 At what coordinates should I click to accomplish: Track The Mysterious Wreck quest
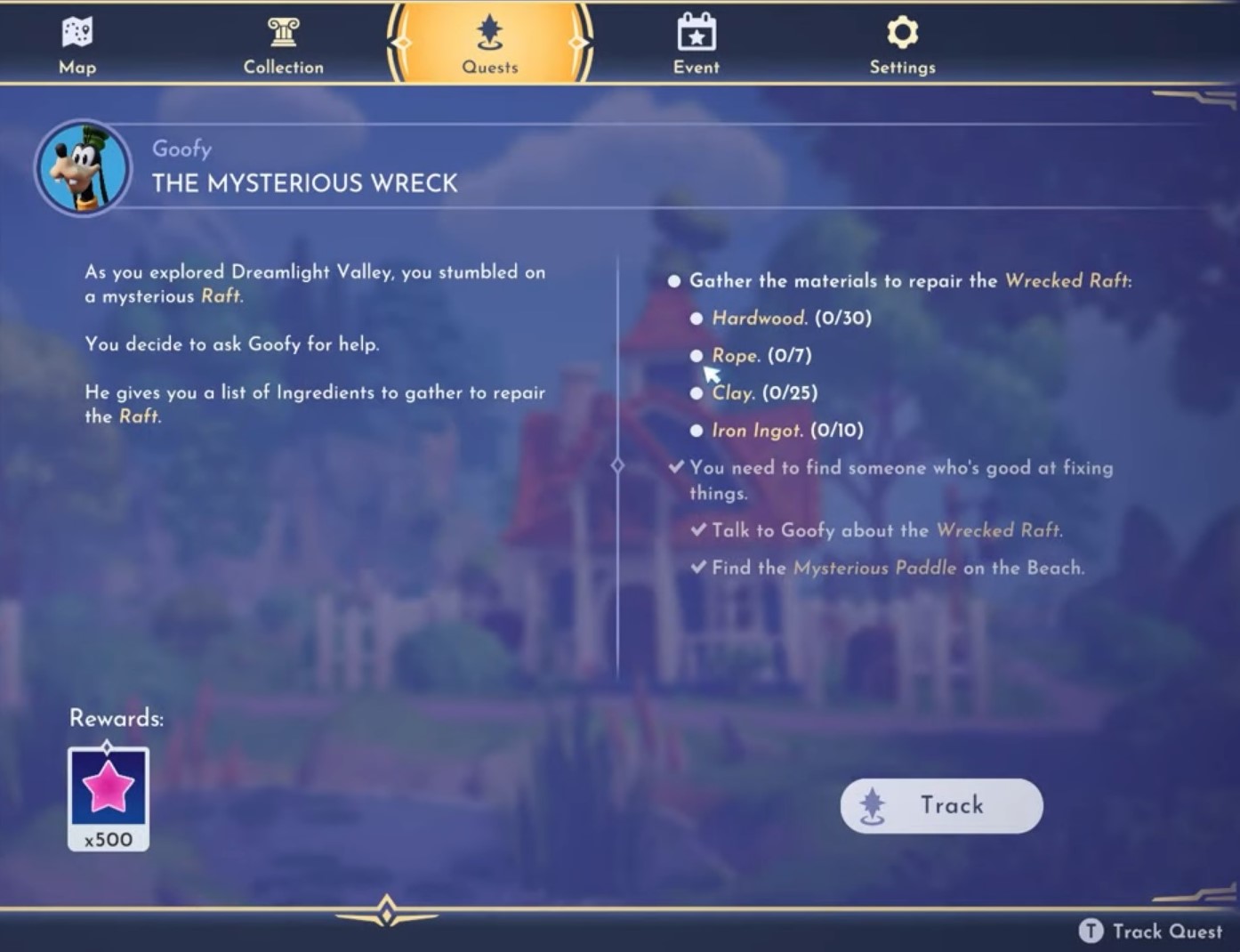pyautogui.click(x=941, y=806)
